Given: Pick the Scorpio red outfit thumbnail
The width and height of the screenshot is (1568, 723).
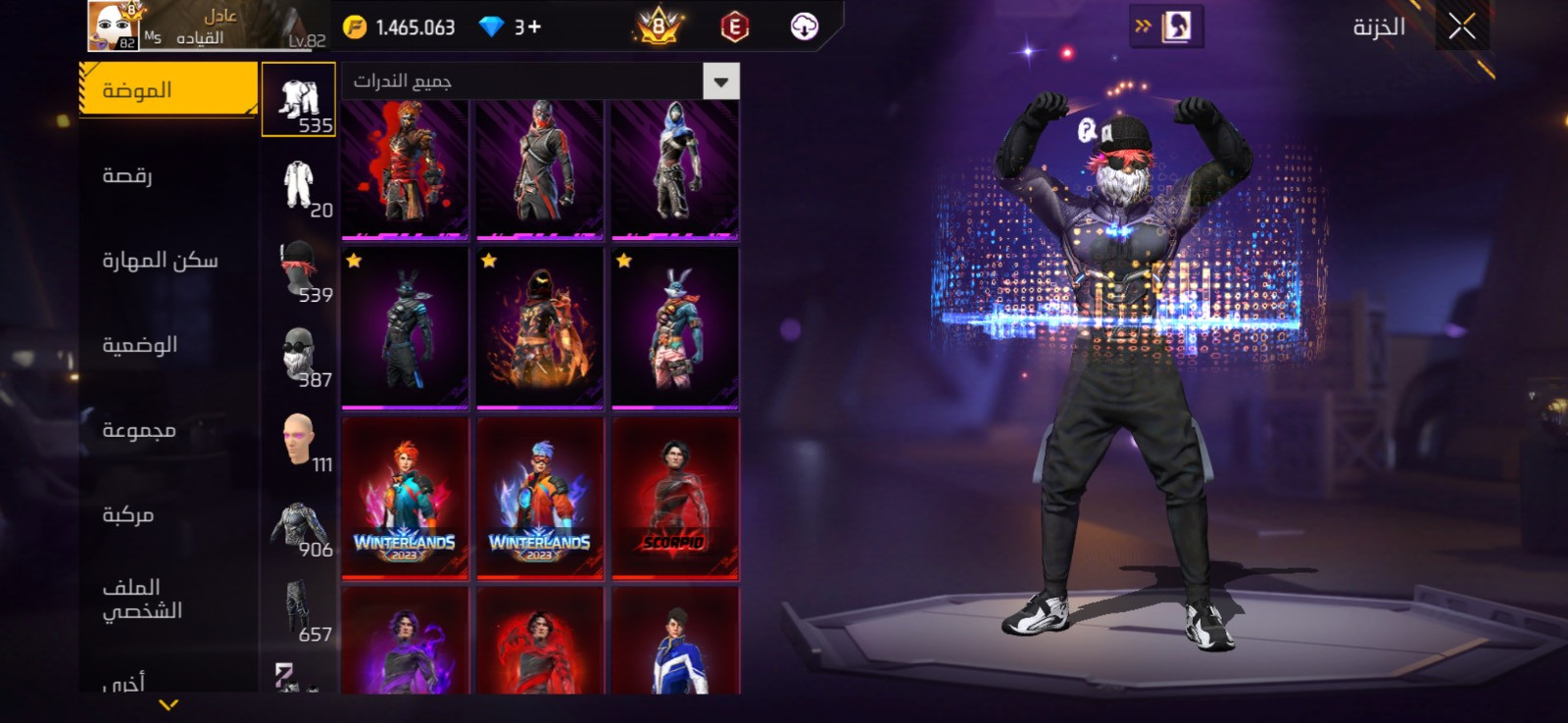Looking at the screenshot, I should pos(674,499).
